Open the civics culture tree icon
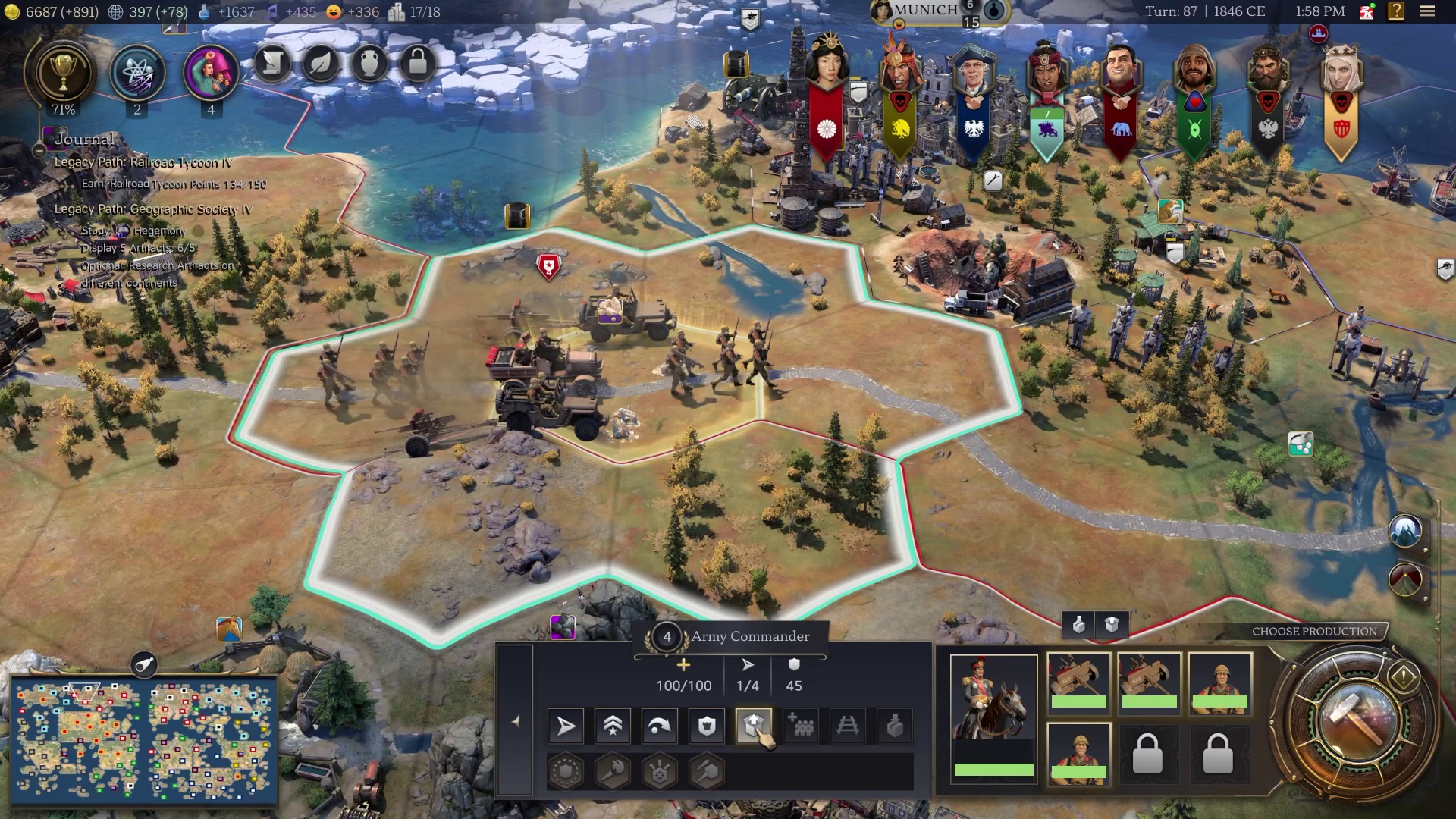This screenshot has width=1456, height=819. tap(210, 74)
